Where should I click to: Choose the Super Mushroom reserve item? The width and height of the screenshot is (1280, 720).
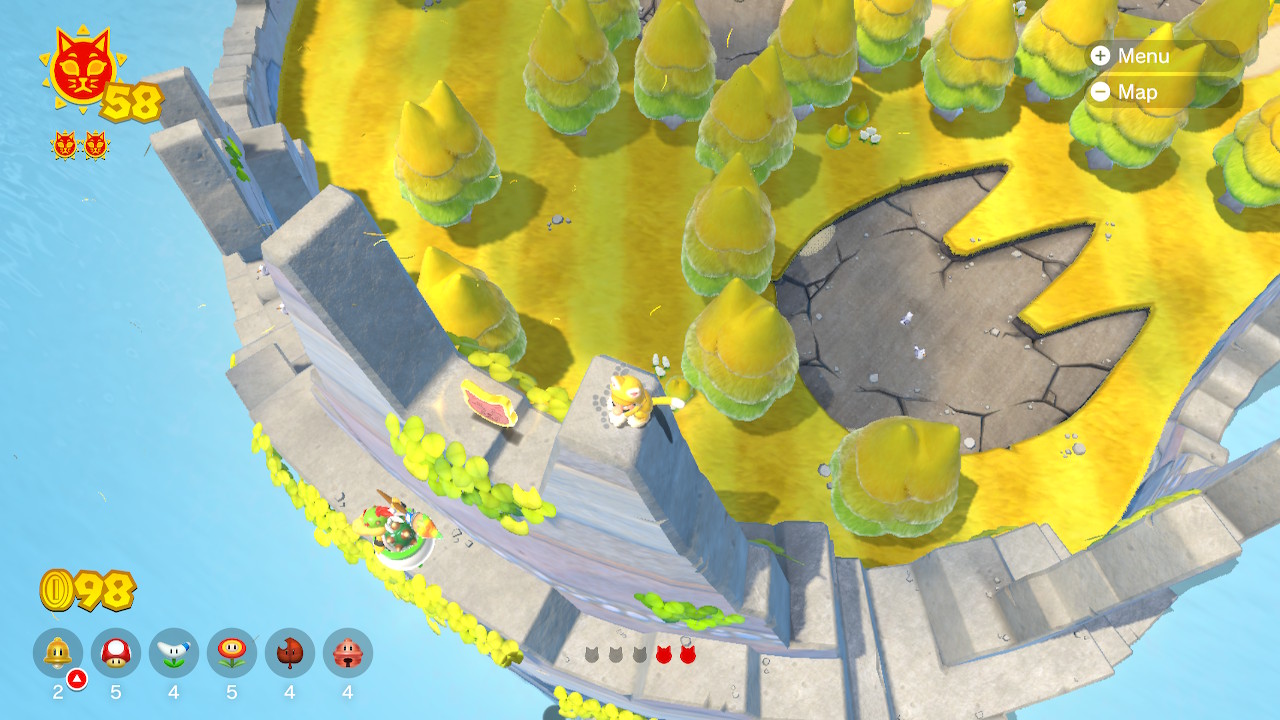click(116, 653)
